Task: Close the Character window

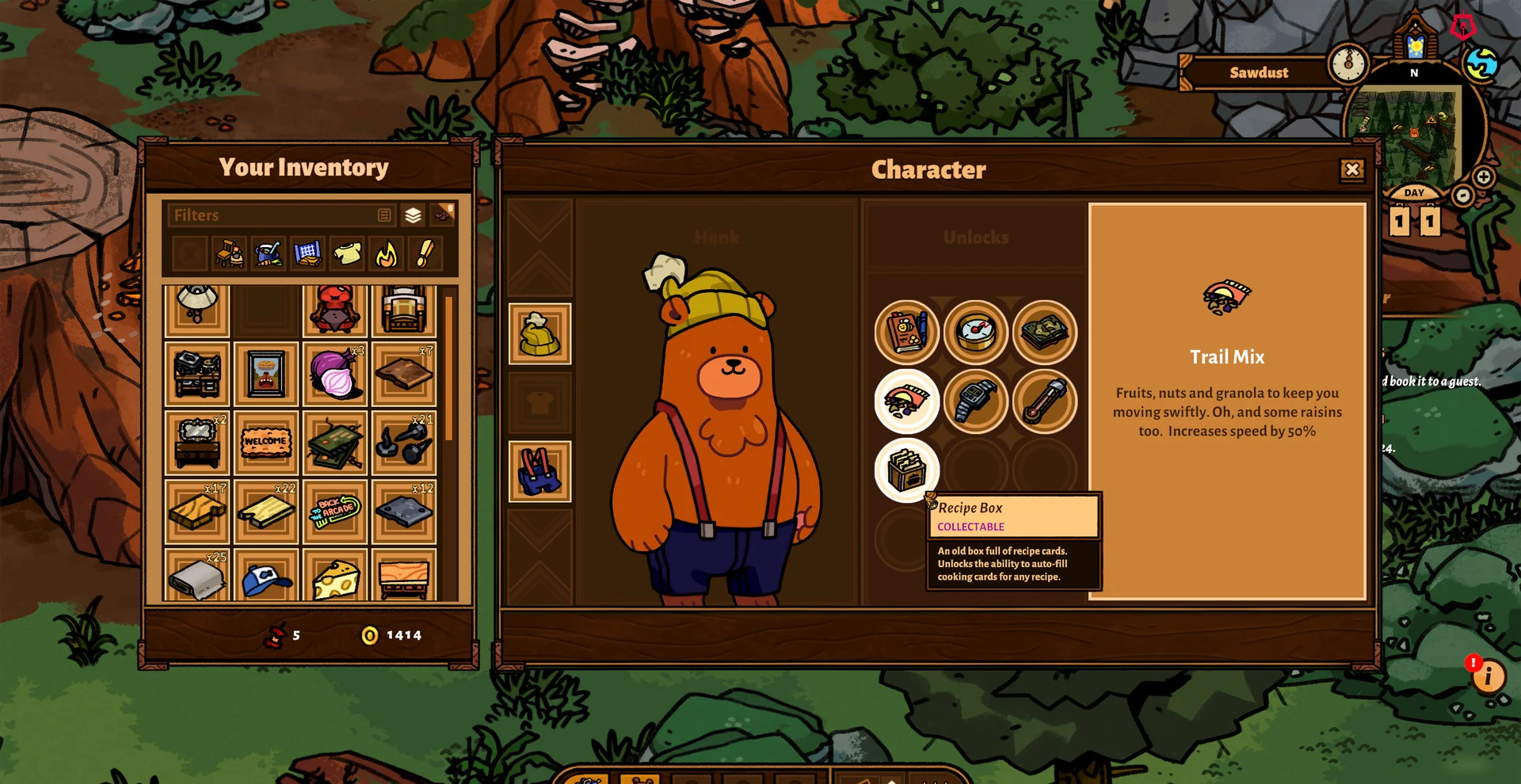Action: point(1351,169)
